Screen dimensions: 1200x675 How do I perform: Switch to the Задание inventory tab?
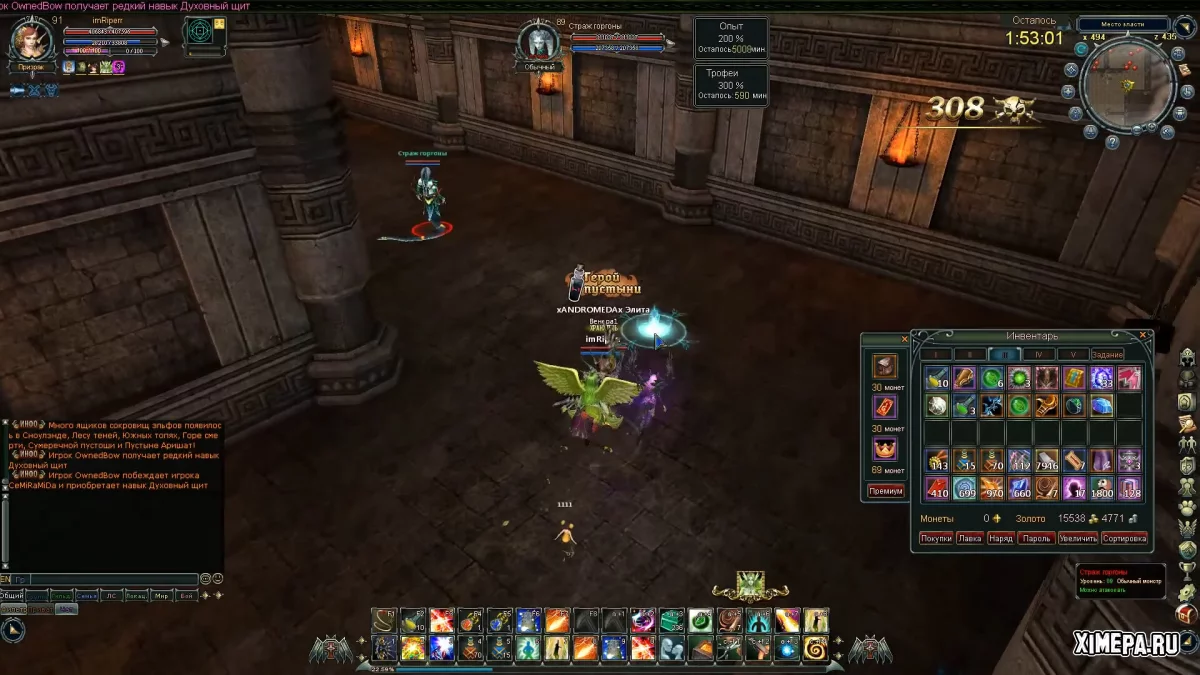[1107, 354]
